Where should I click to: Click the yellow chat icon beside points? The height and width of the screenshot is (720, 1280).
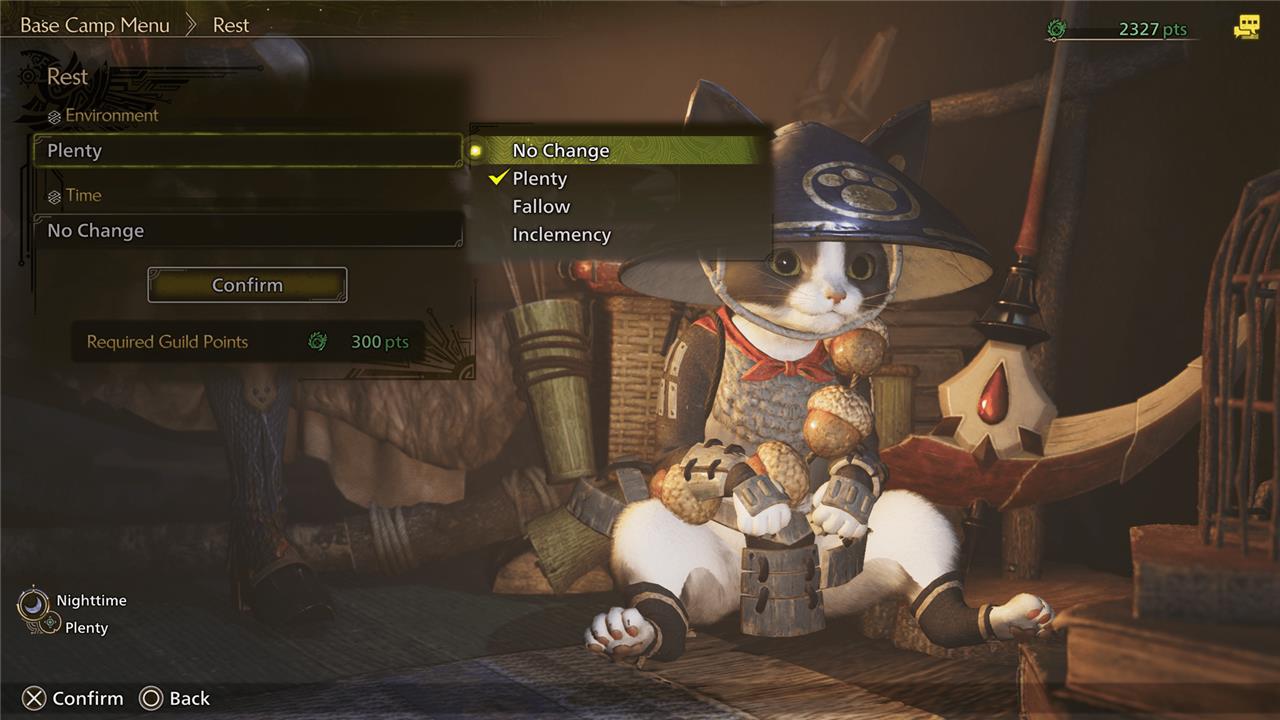1246,28
